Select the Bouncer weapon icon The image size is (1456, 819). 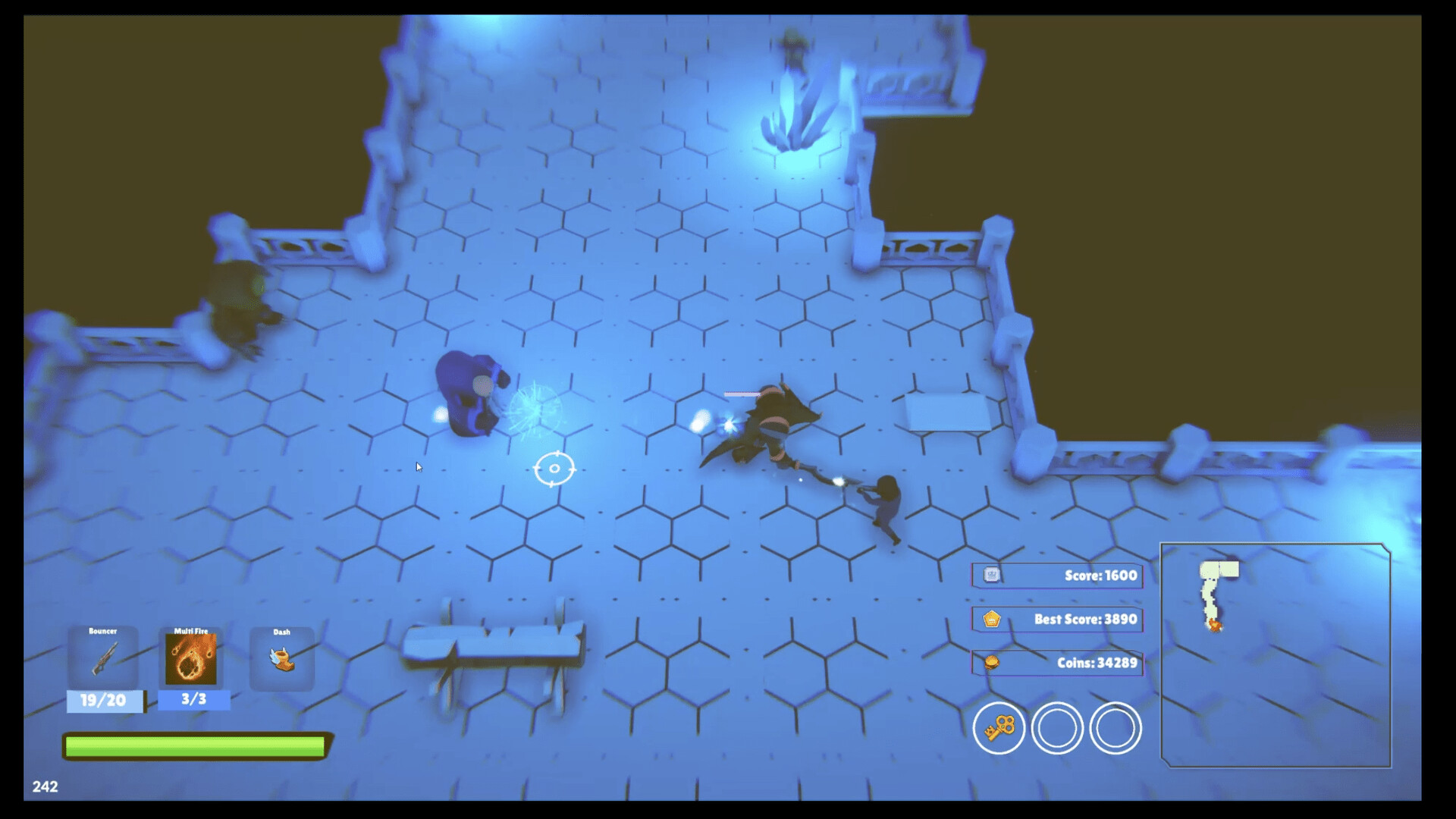105,658
